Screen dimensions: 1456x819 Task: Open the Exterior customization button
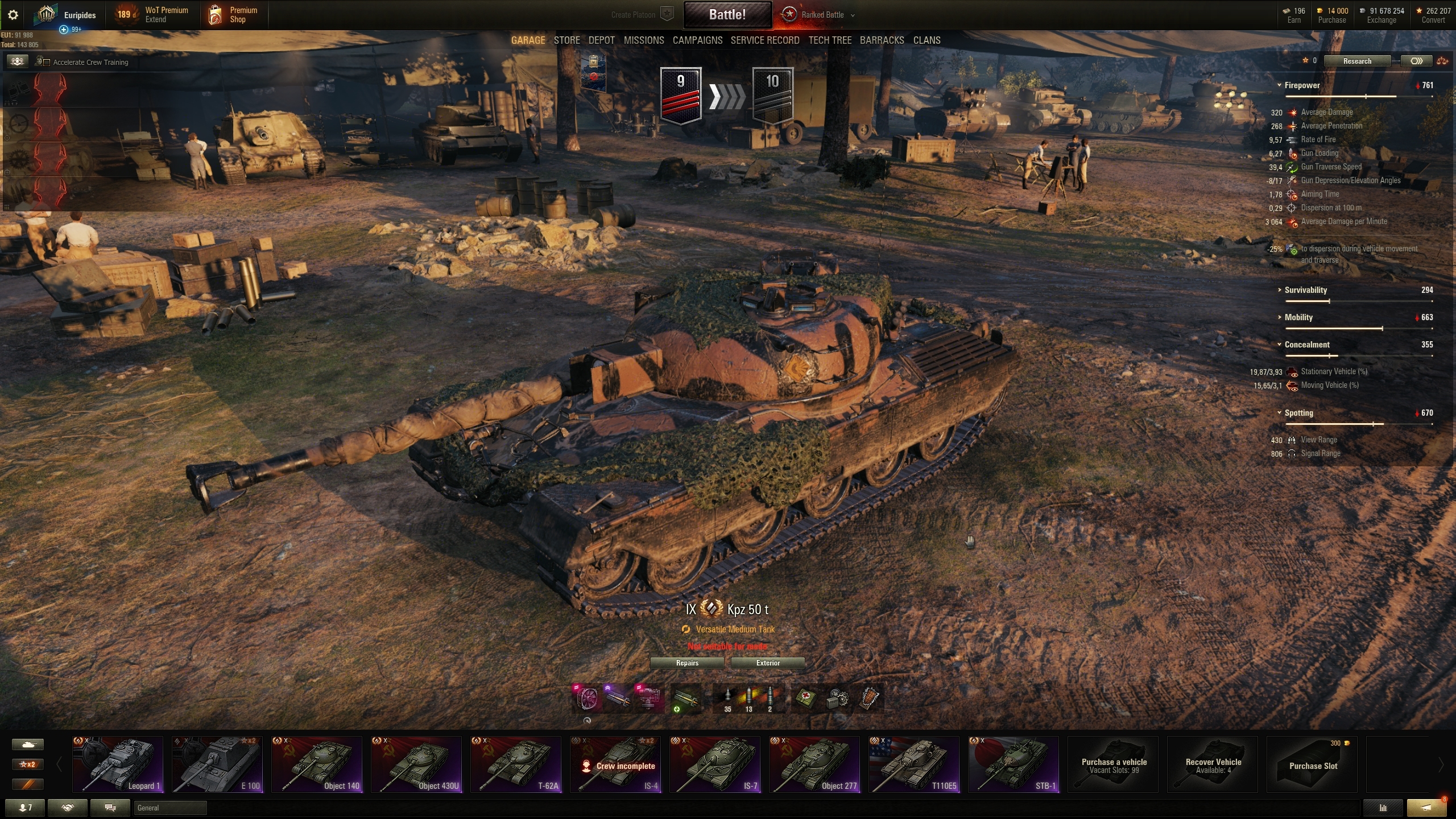pyautogui.click(x=768, y=663)
